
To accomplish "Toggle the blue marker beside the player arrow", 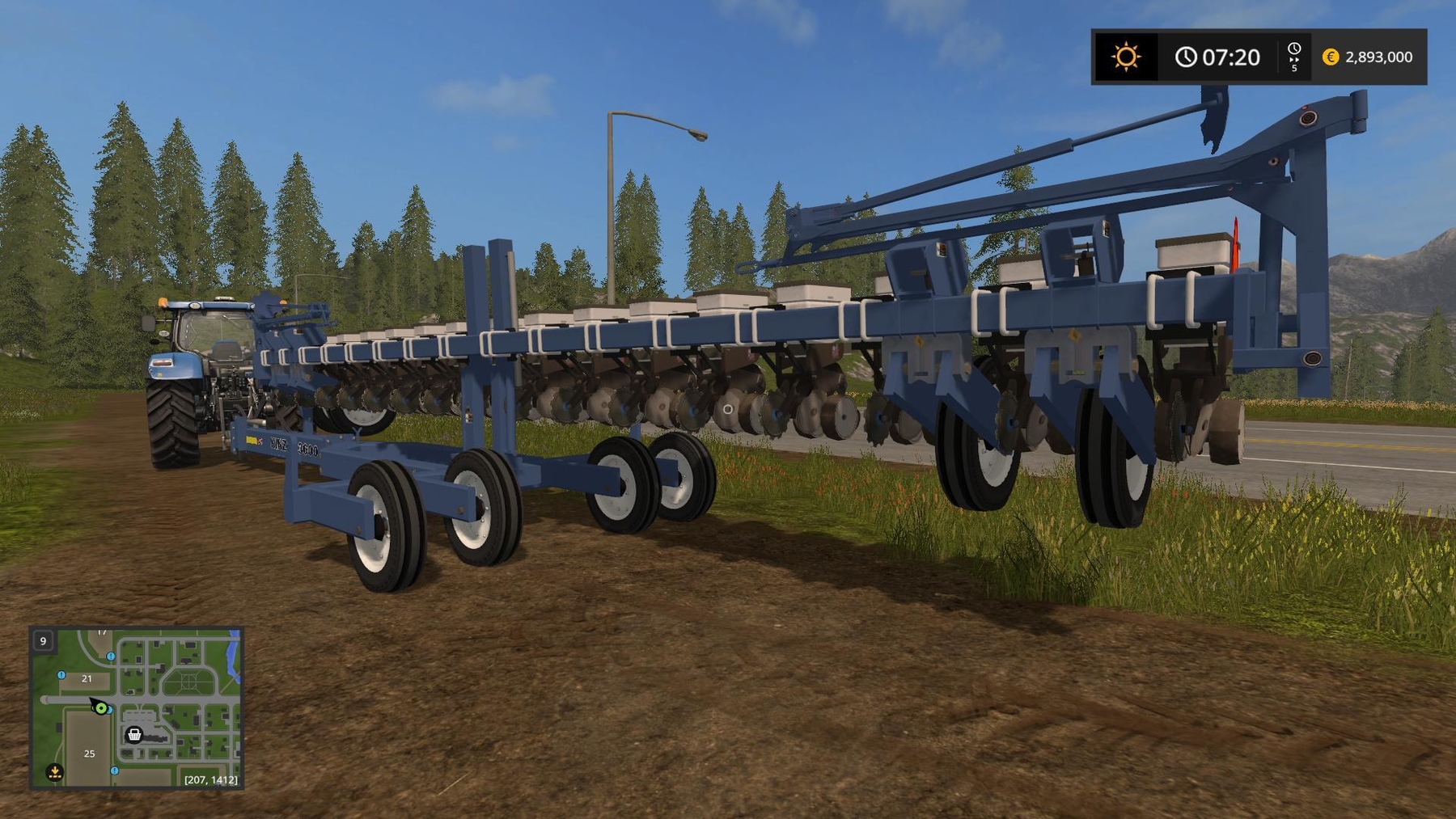I will 109,710.
